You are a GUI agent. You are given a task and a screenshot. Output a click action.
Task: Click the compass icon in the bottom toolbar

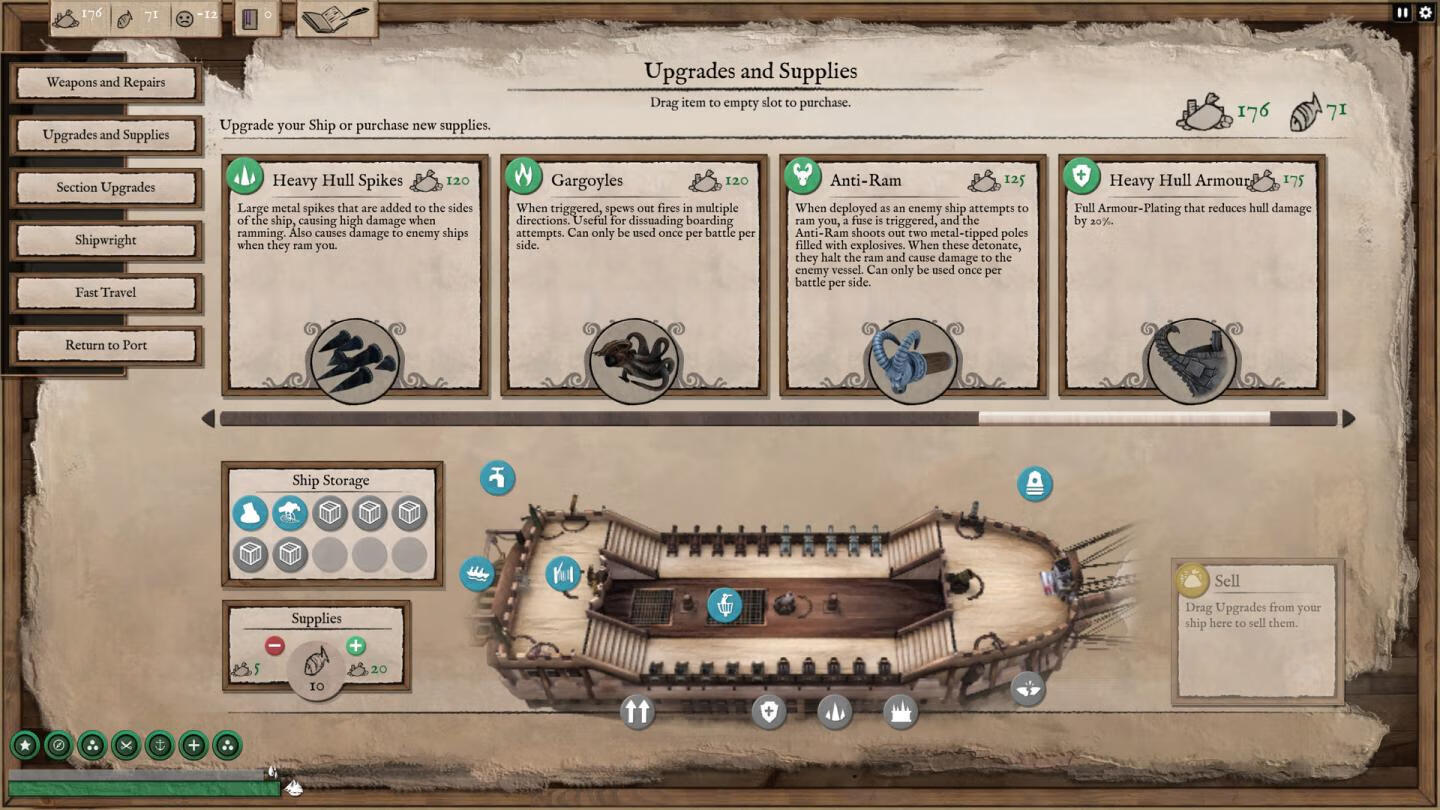[59, 745]
